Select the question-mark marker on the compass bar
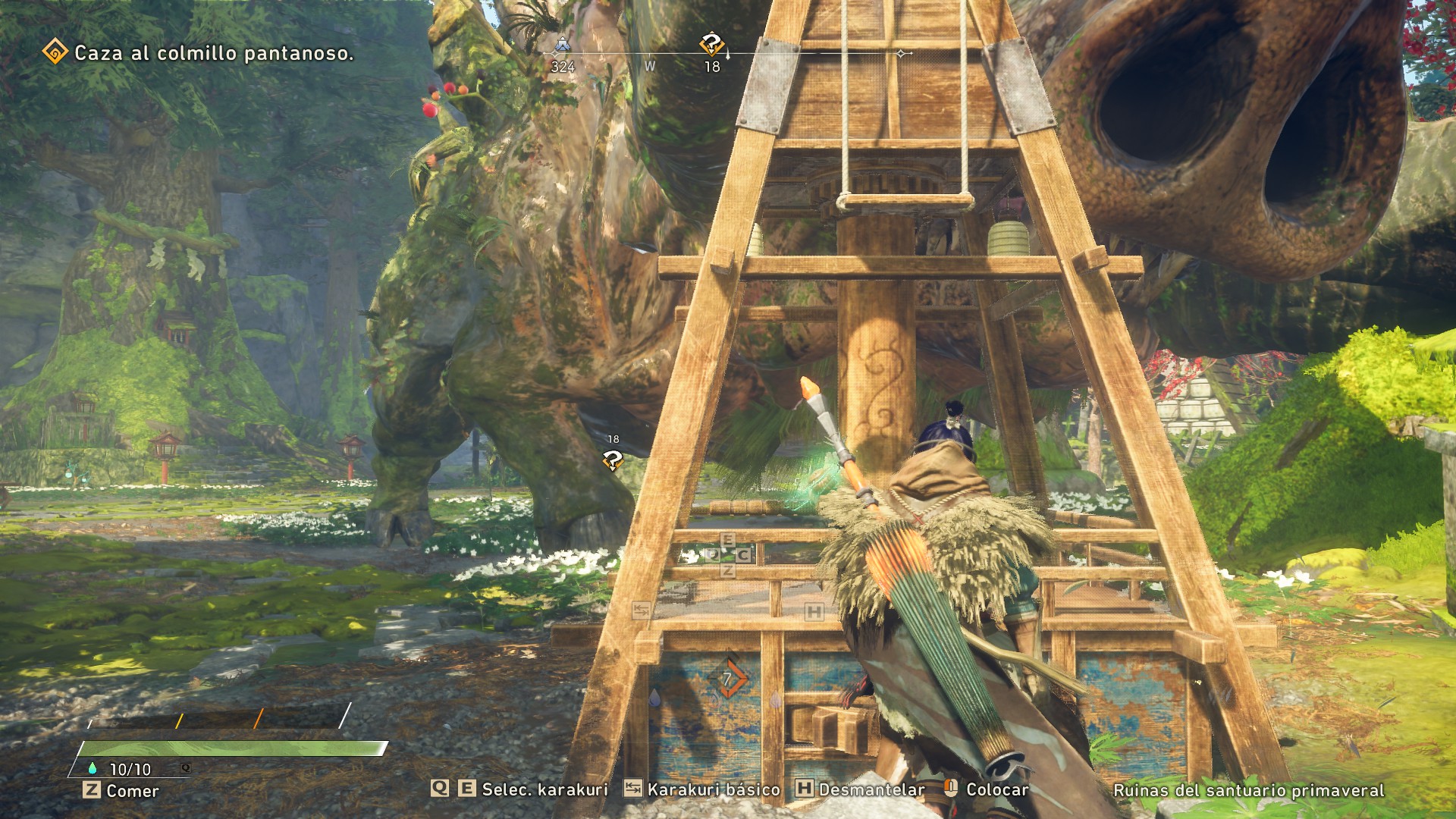This screenshot has width=1456, height=819. 711,44
